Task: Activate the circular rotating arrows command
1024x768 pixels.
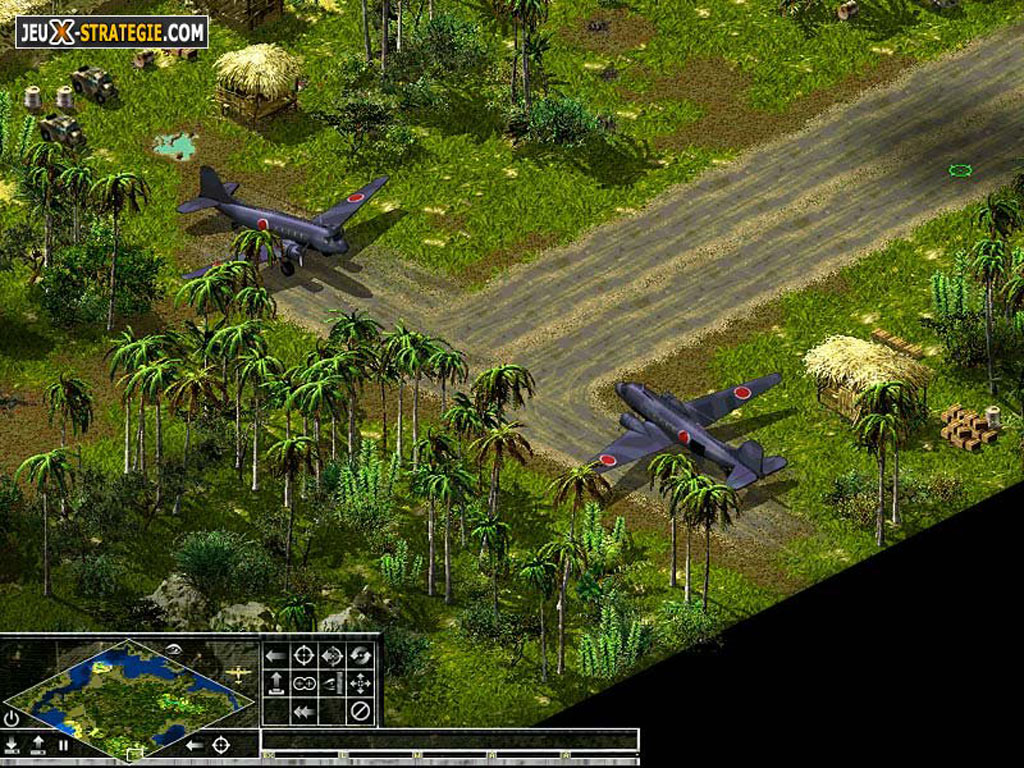Action: tap(360, 656)
